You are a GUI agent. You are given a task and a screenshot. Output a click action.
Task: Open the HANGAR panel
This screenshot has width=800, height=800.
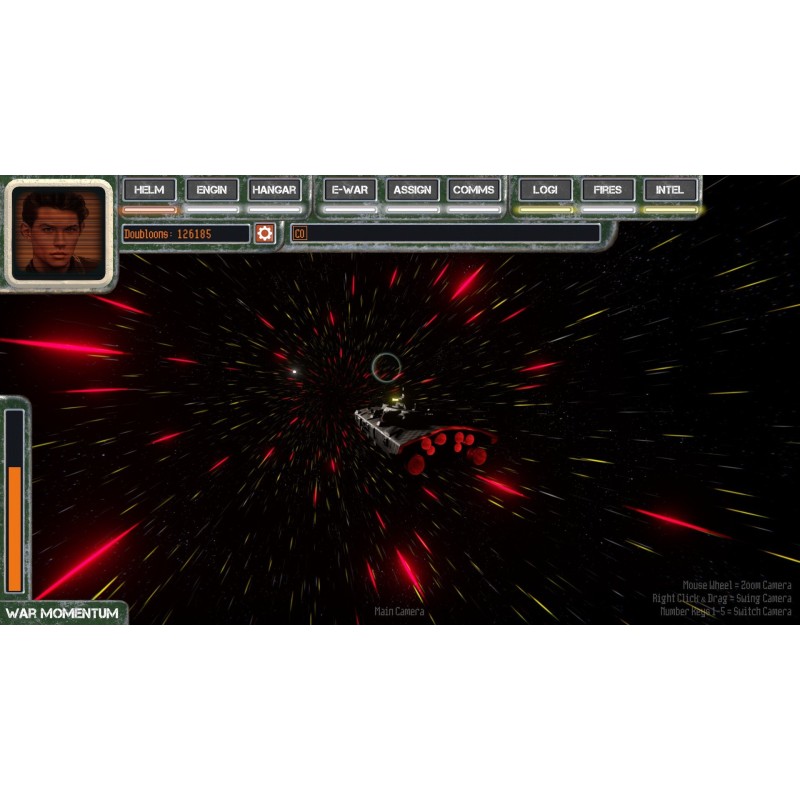point(274,190)
